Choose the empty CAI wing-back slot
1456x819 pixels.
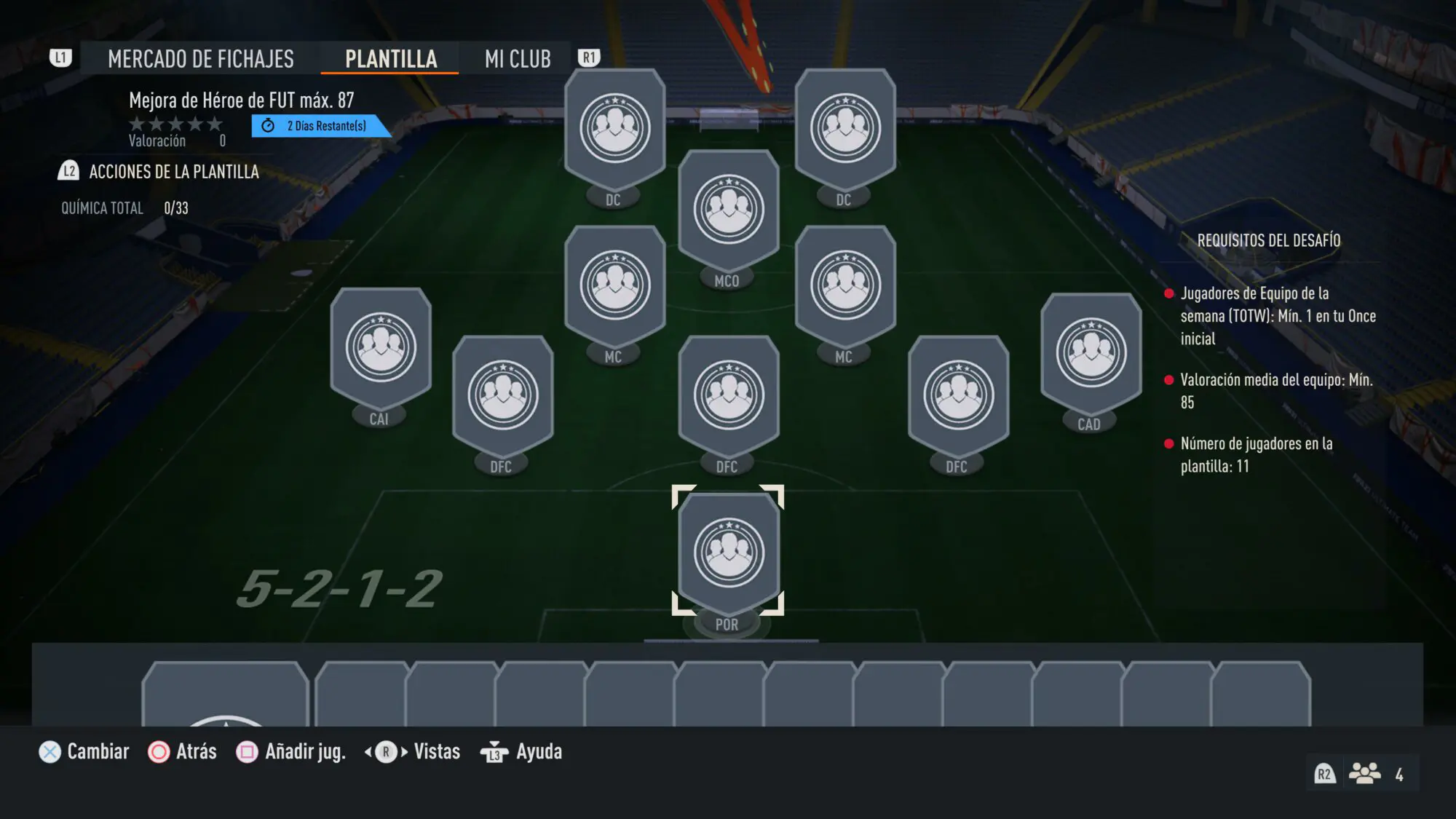pyautogui.click(x=381, y=348)
